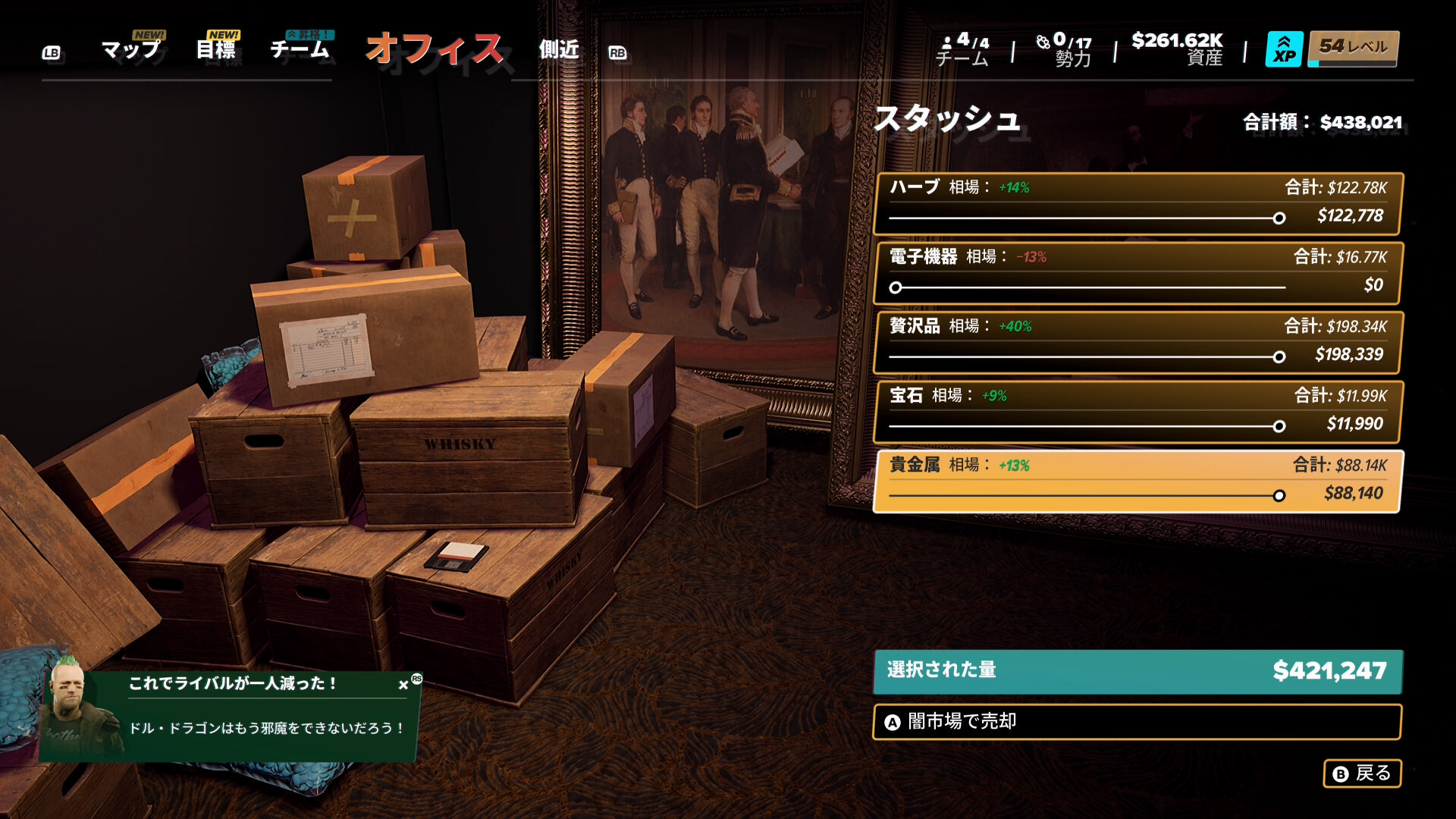Select the 宝石 stash row
Viewport: 1456px width, 819px height.
point(1137,412)
